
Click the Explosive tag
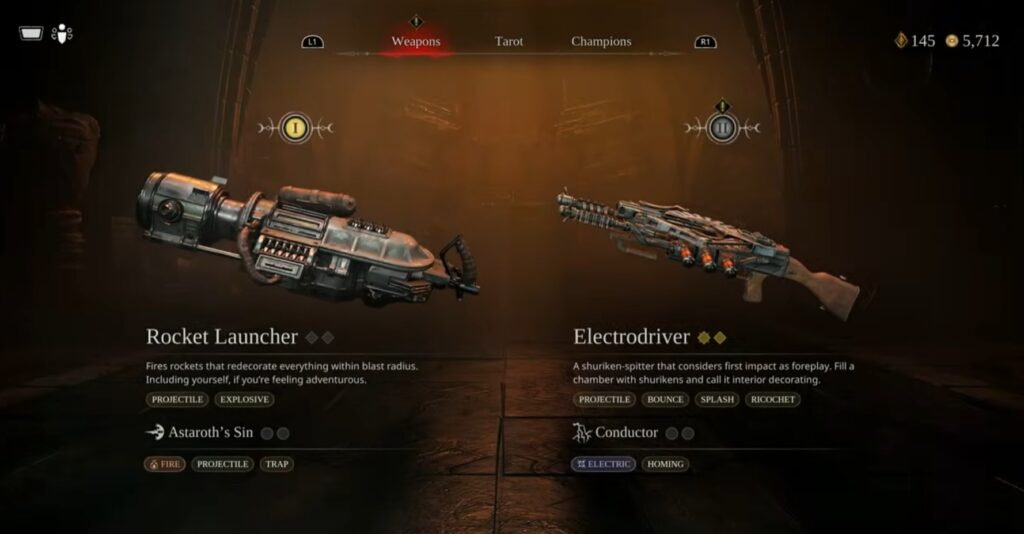(244, 399)
